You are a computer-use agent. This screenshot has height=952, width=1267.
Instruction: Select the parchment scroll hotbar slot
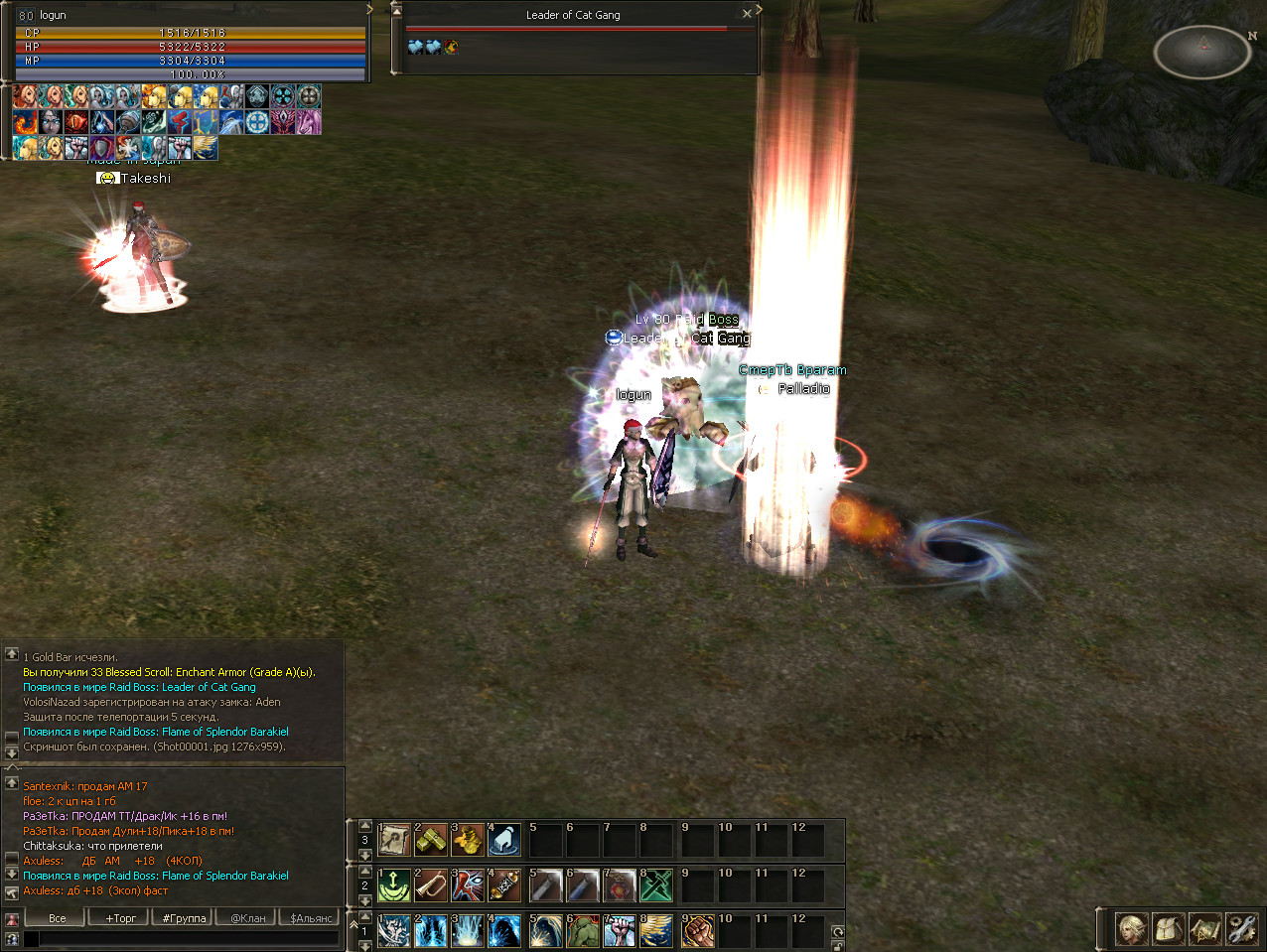tap(394, 841)
